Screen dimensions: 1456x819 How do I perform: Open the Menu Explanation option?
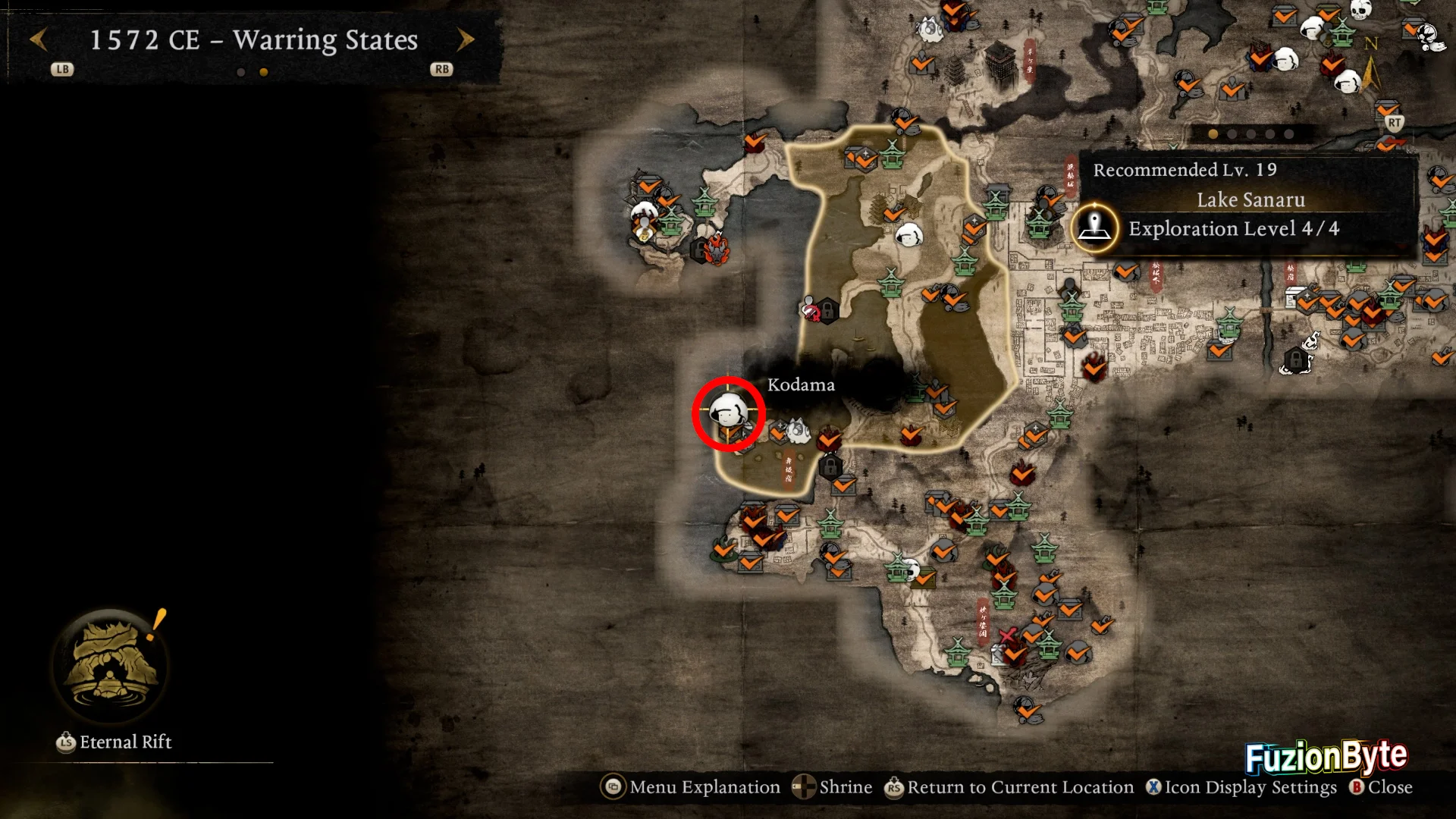coord(691,787)
